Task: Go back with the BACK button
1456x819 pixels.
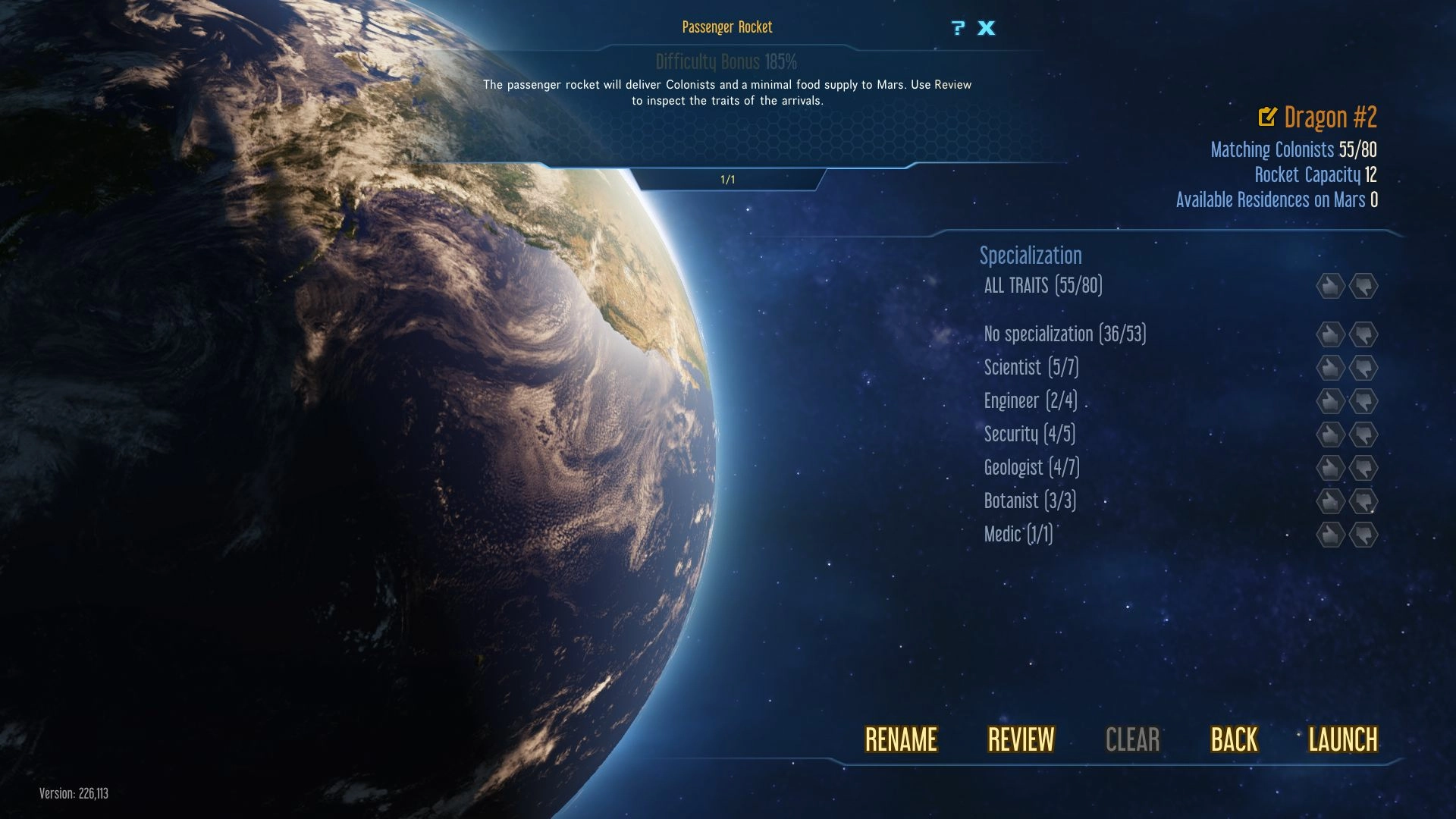Action: (1234, 739)
